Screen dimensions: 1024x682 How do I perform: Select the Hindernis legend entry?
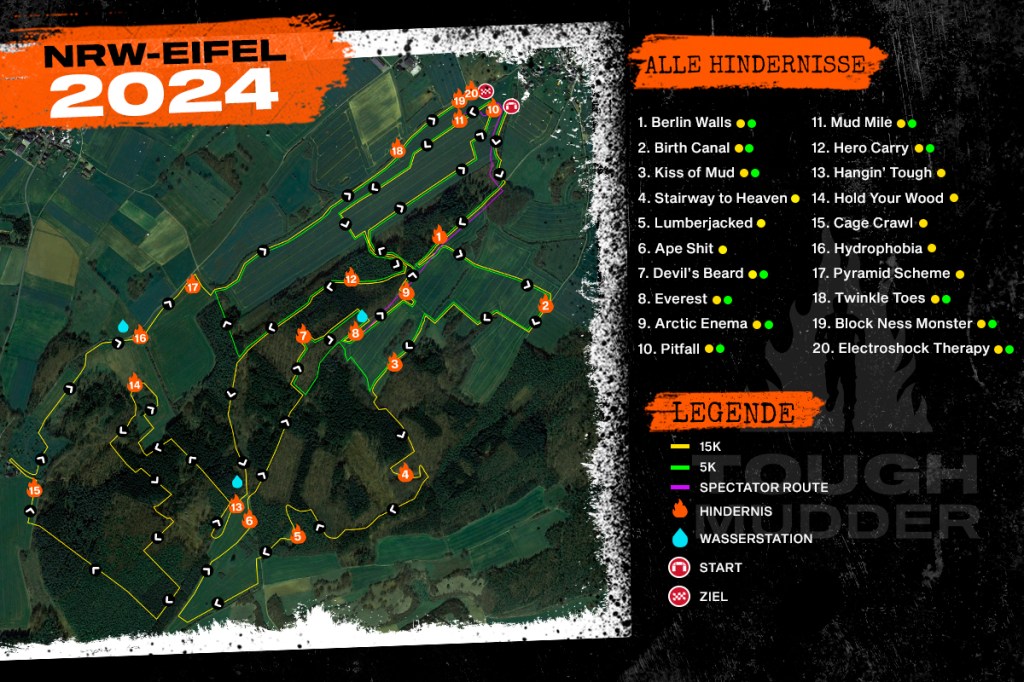click(x=734, y=511)
